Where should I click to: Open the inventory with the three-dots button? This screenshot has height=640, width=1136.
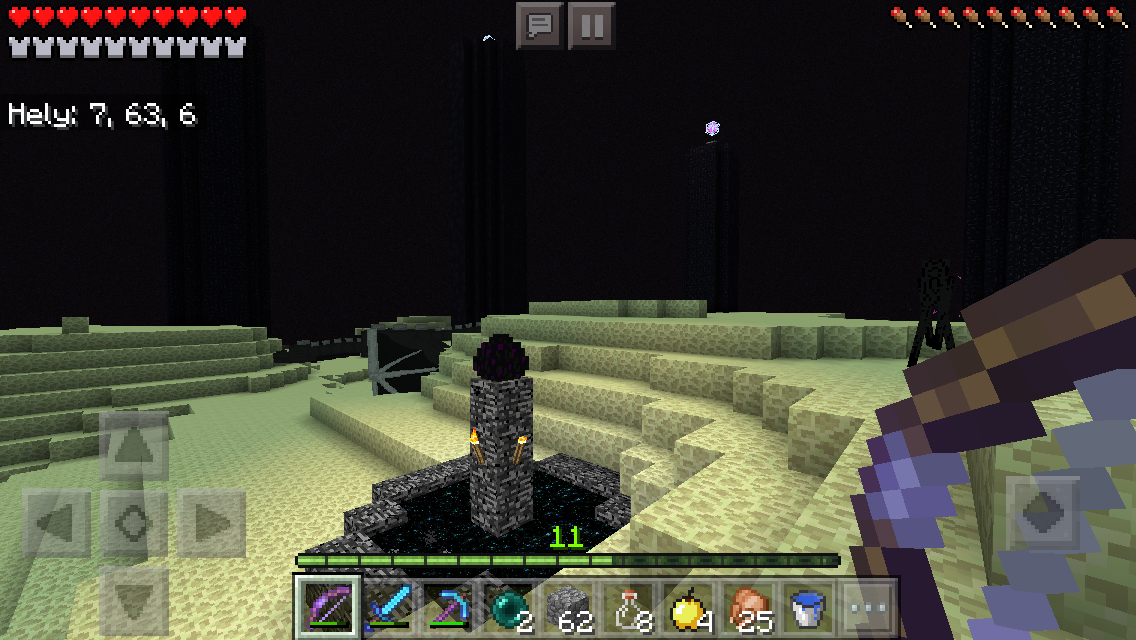point(866,607)
